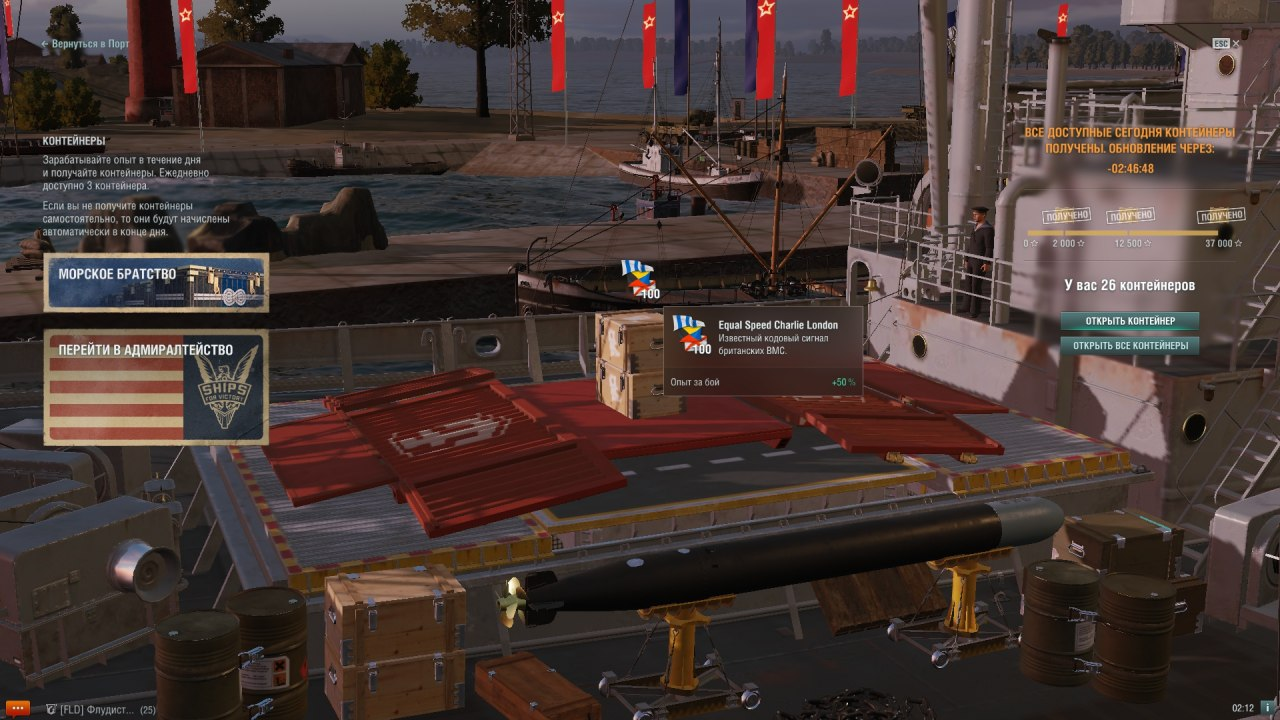Click the "Открыть контейнер" button
1280x720 pixels.
(x=1129, y=321)
